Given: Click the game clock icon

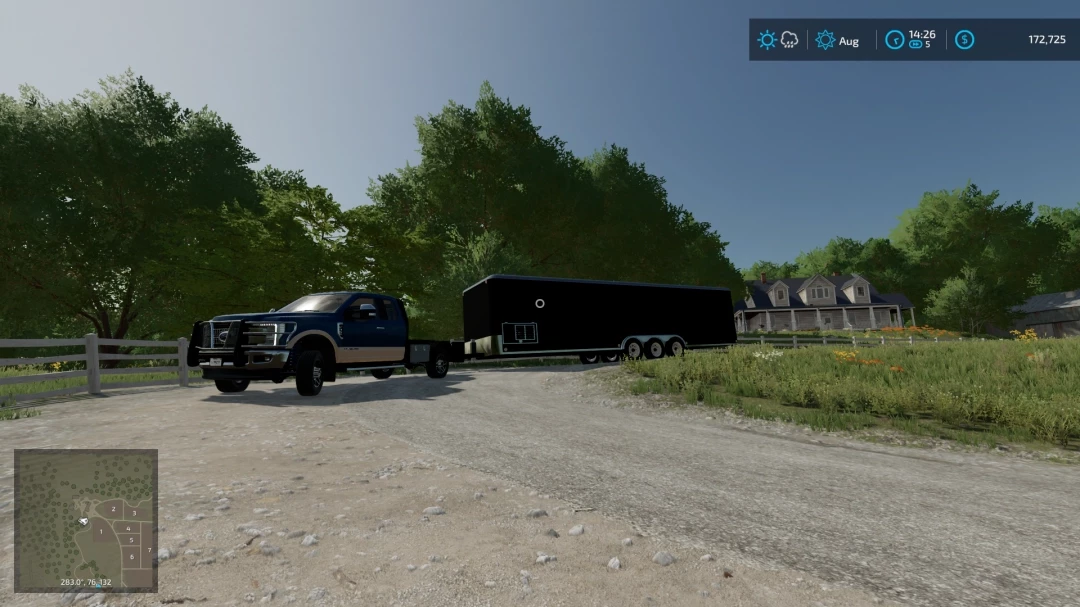Looking at the screenshot, I should point(895,40).
